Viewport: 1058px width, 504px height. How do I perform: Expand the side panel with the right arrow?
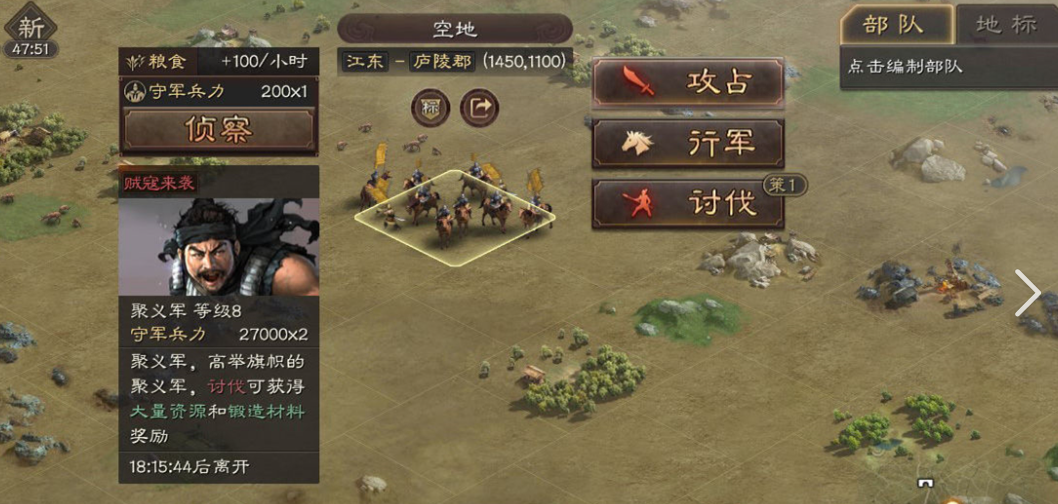(1029, 293)
